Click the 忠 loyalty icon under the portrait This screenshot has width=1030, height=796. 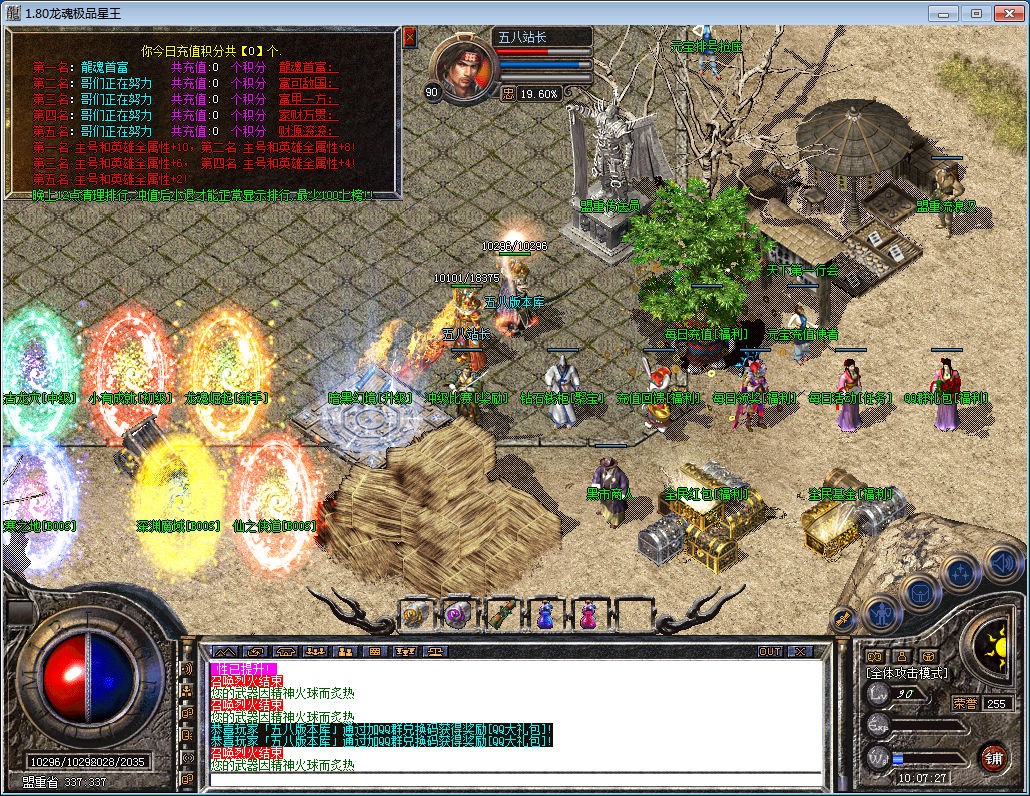507,93
